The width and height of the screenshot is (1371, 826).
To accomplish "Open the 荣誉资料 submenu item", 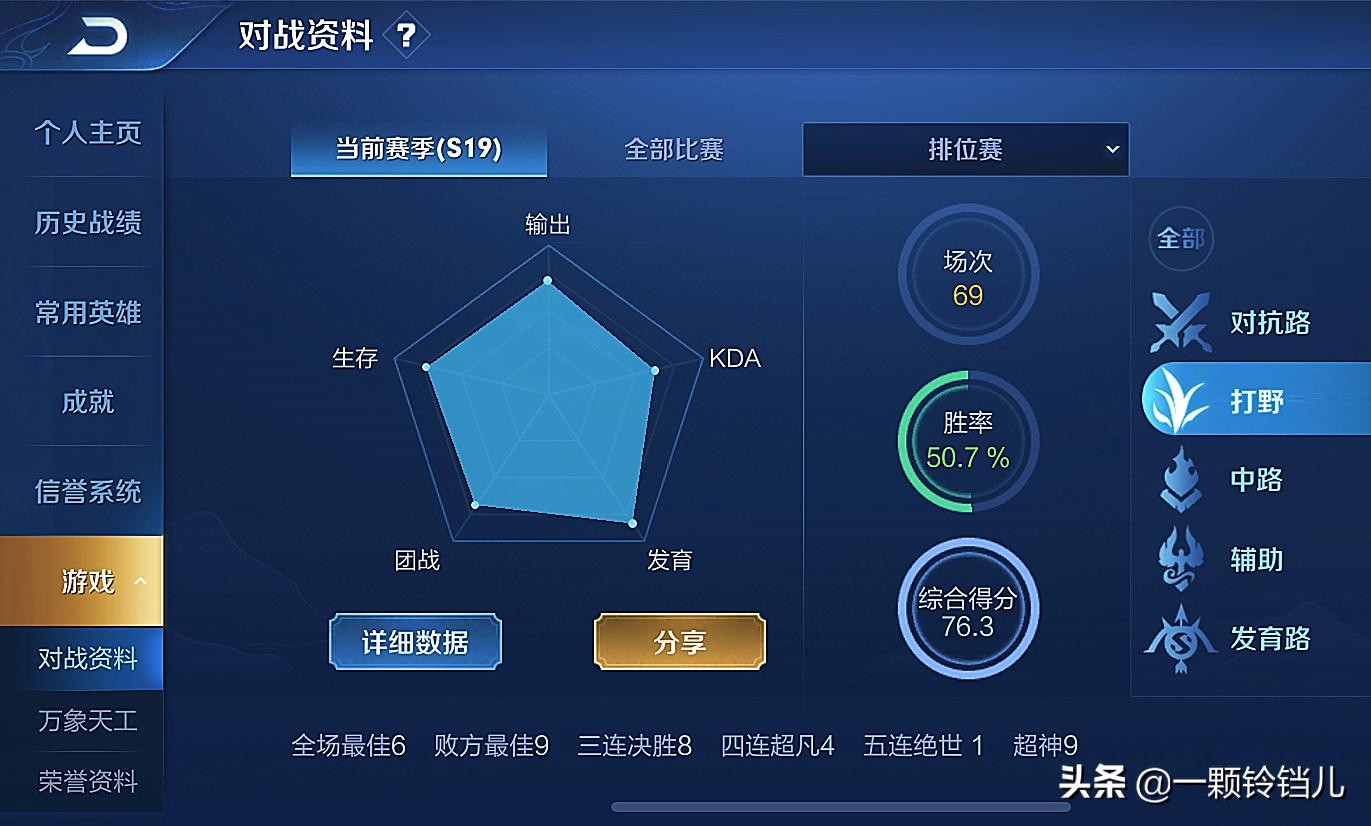I will click(x=87, y=782).
